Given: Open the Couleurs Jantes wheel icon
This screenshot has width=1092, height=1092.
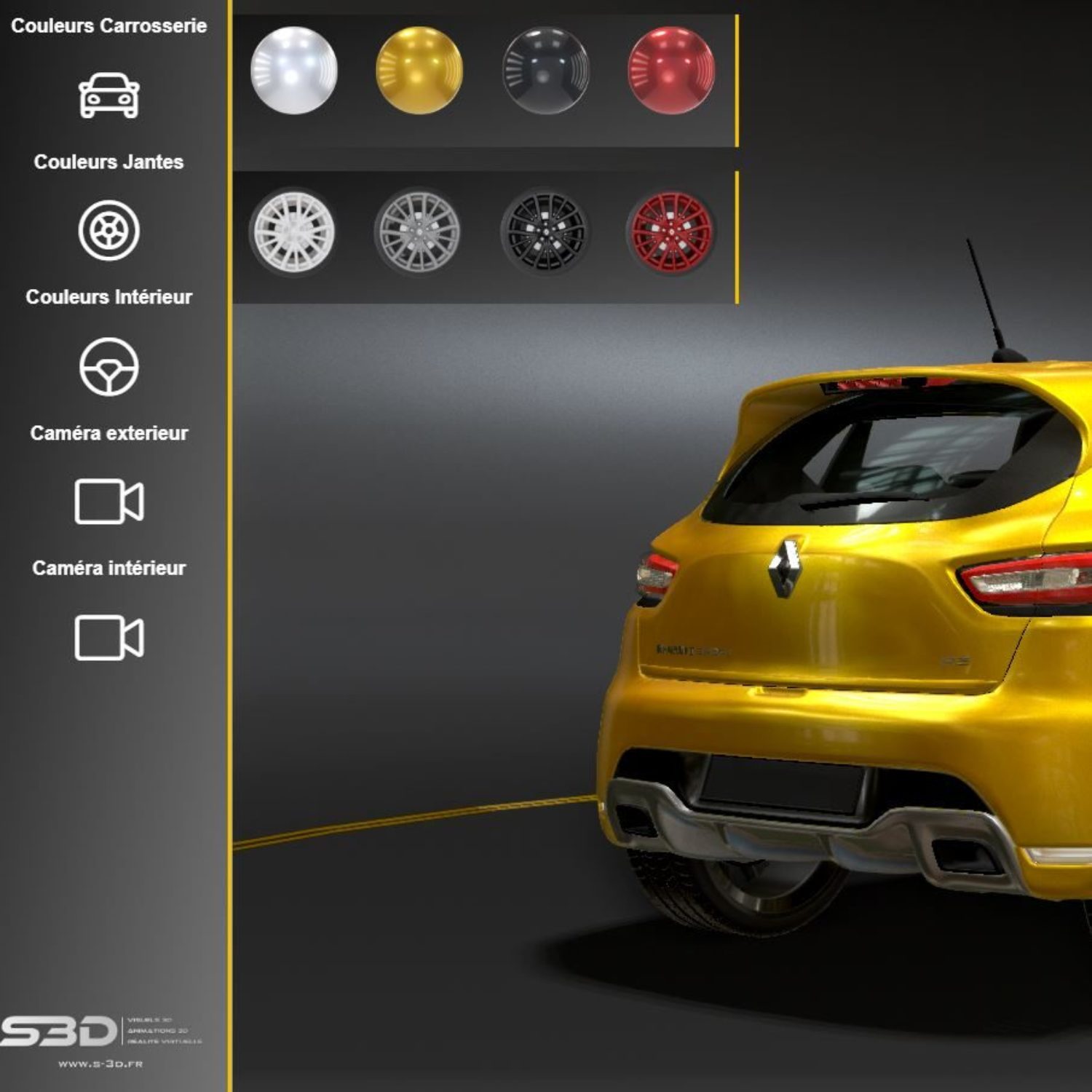Looking at the screenshot, I should coord(108,230).
